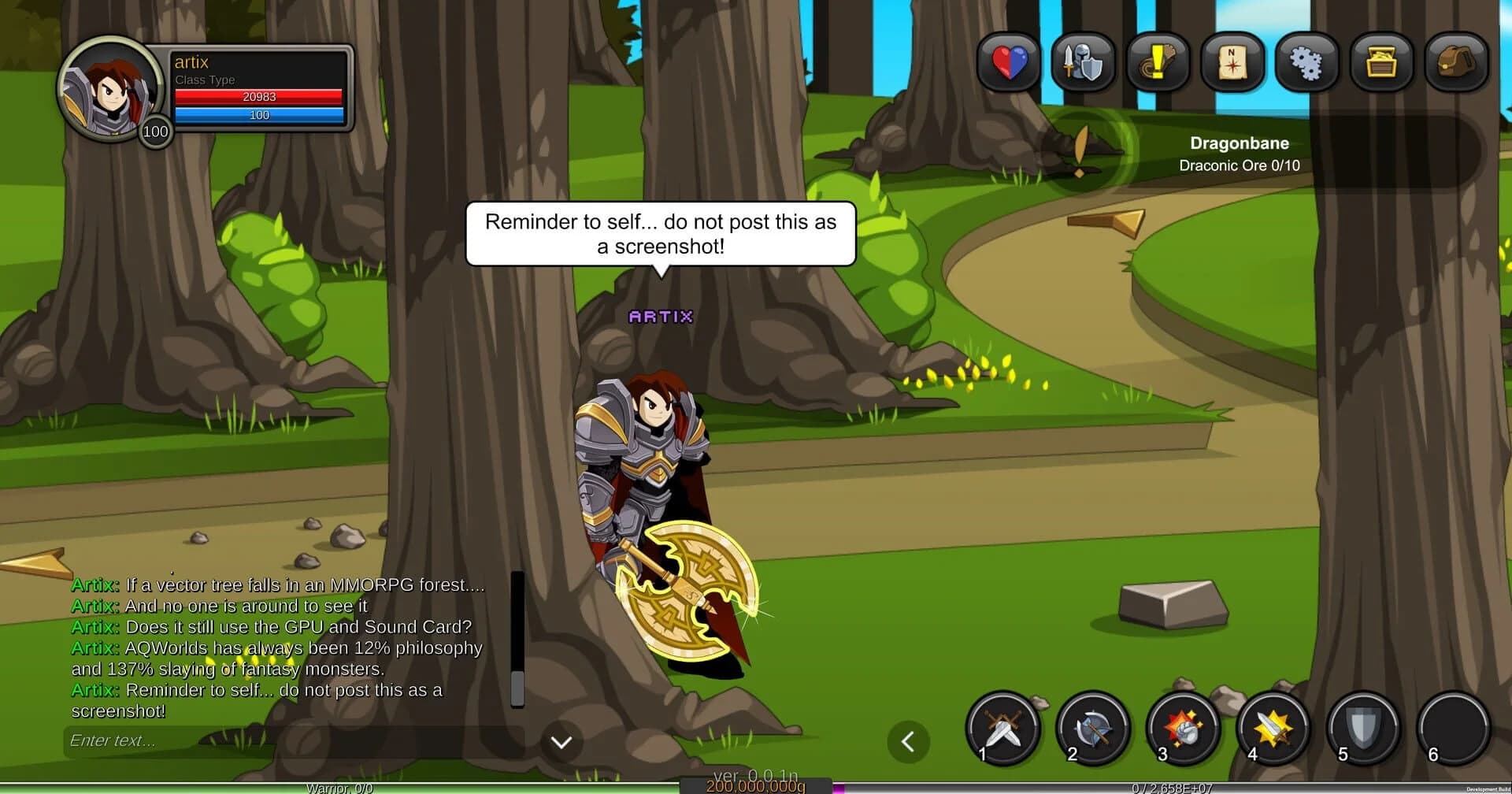This screenshot has width=1512, height=794.
Task: Click the Enter text chat field
Action: click(x=236, y=740)
